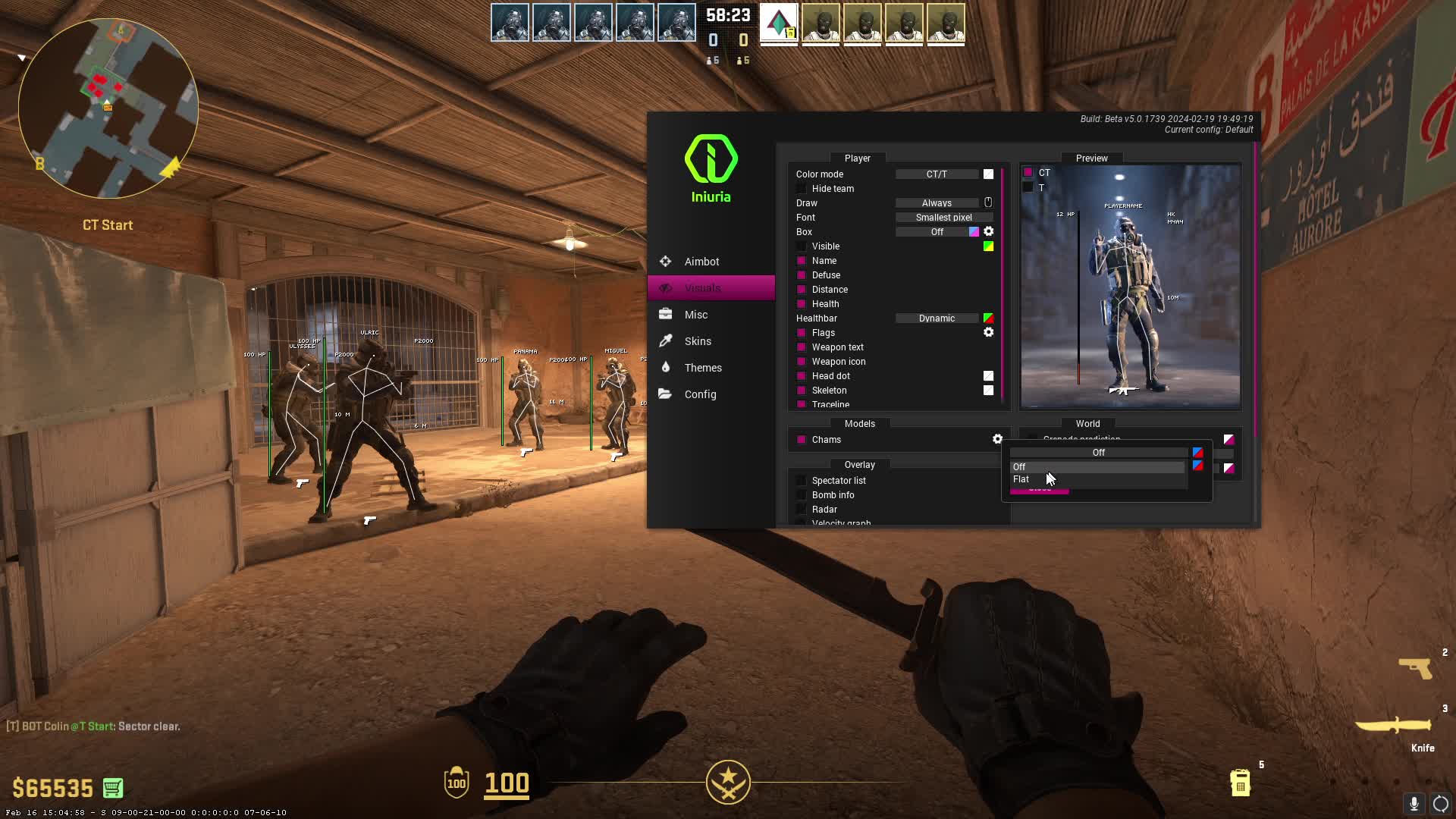
Task: Pick the green-yellow Visible color swatch
Action: (988, 246)
